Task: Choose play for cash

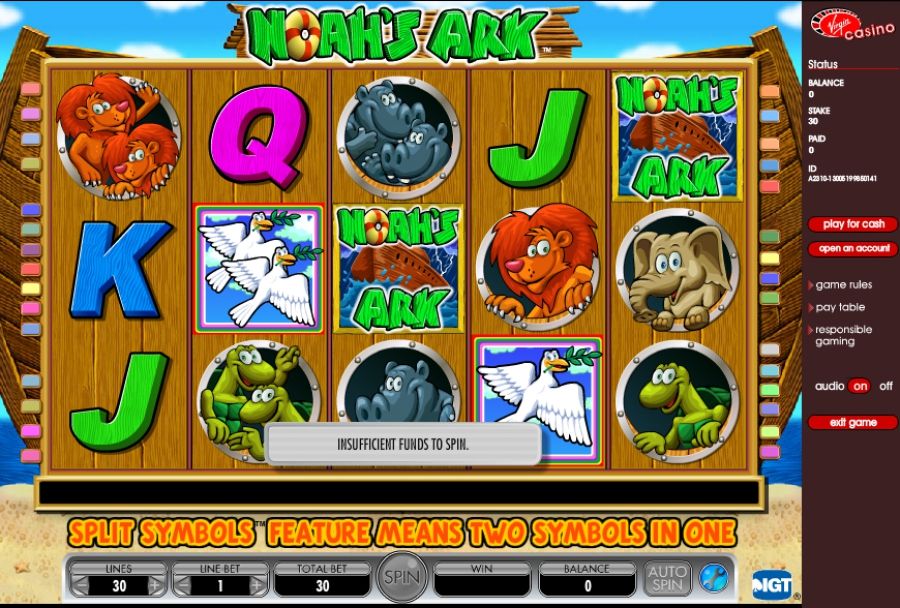Action: click(x=852, y=224)
